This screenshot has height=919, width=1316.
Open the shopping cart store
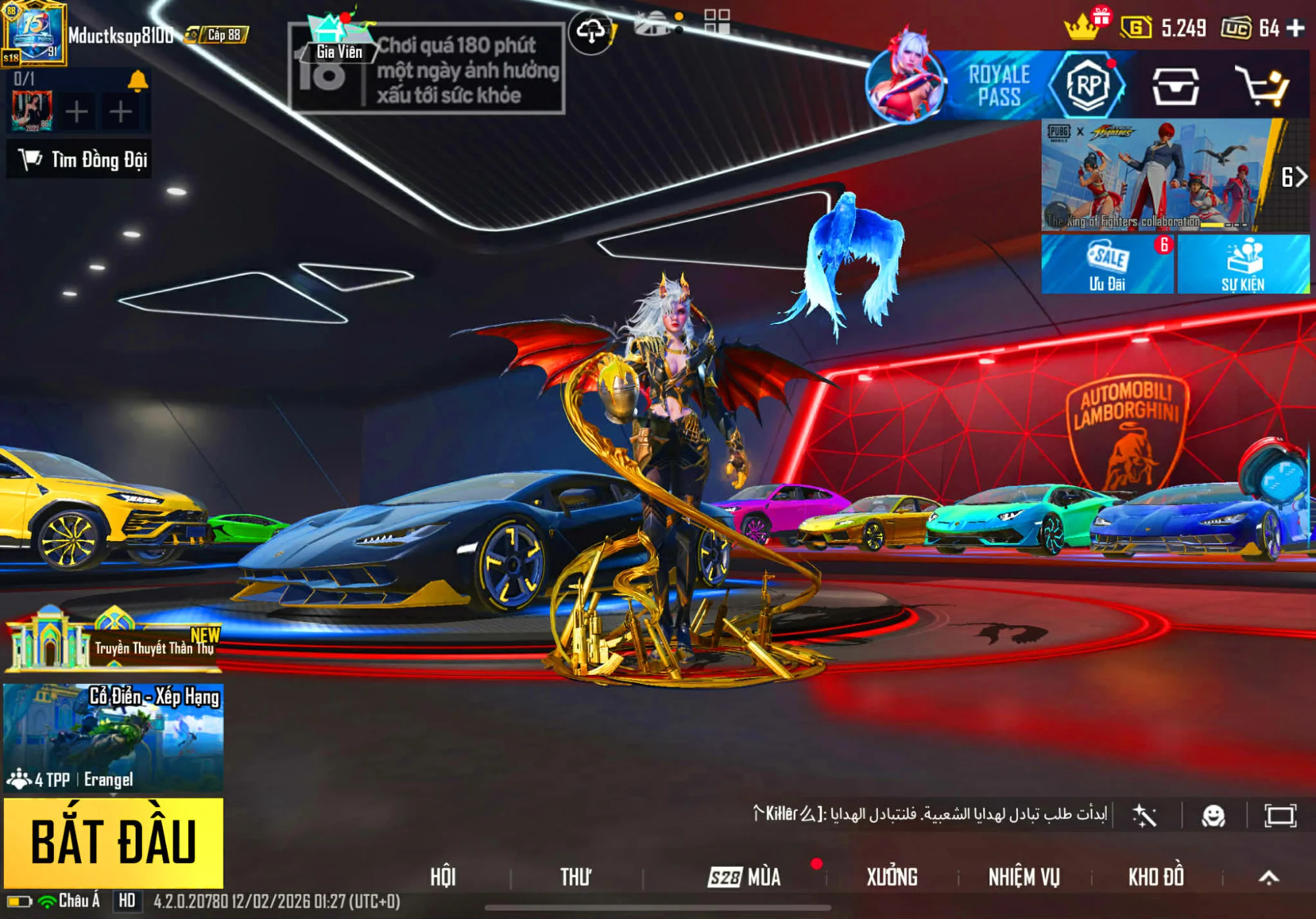pos(1261,86)
